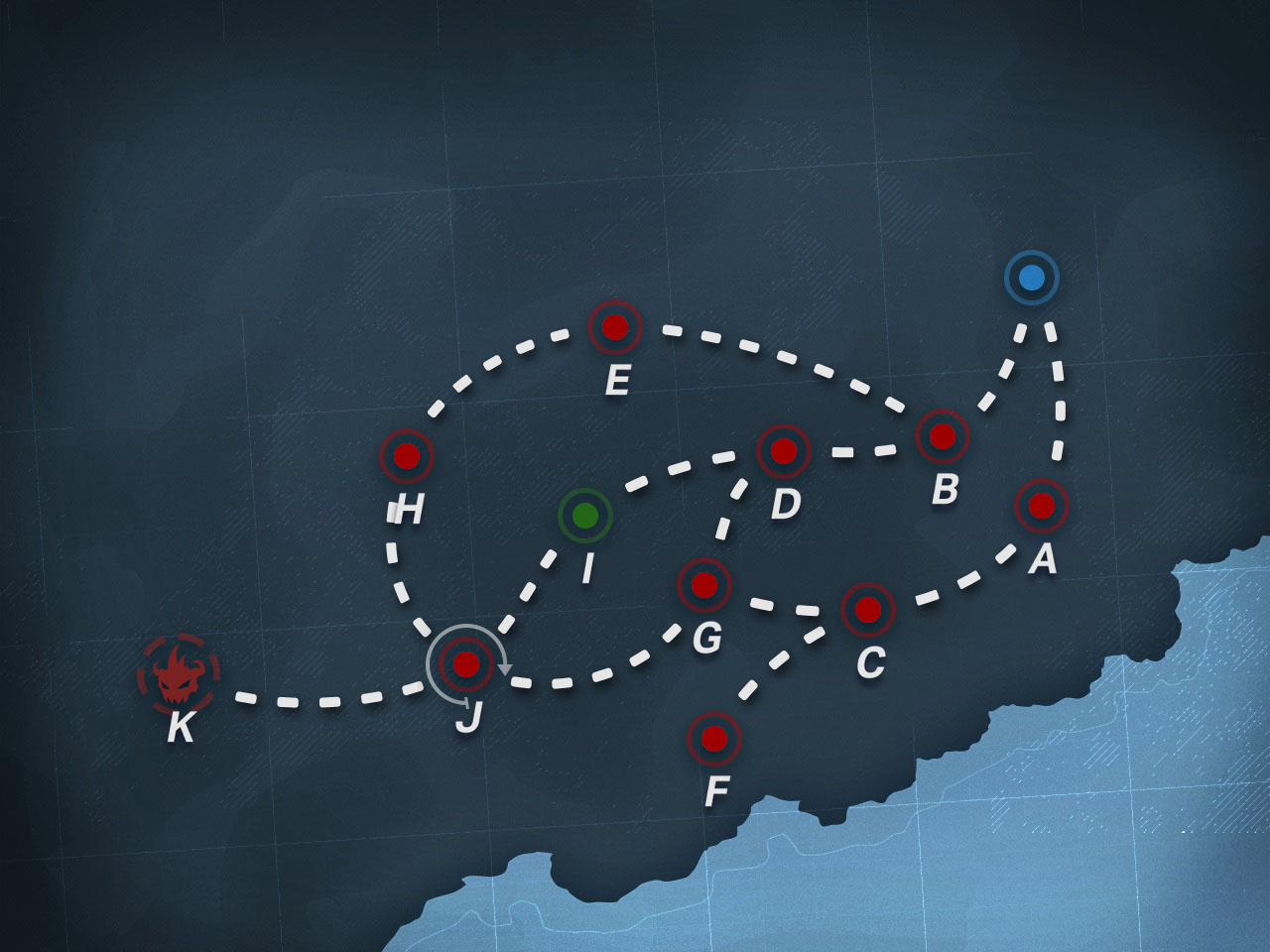Select map node B
Image resolution: width=1270 pixels, height=952 pixels.
pos(942,435)
